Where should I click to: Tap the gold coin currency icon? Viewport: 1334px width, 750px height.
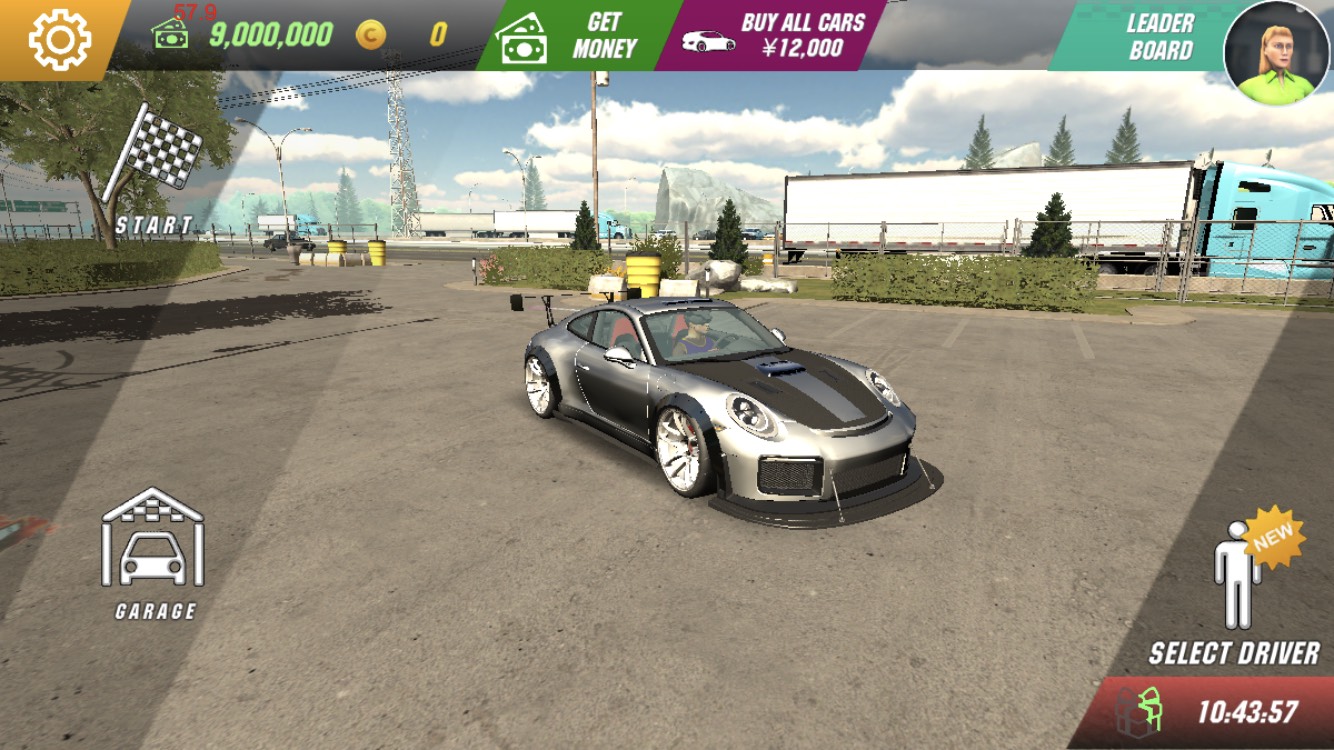(x=370, y=36)
